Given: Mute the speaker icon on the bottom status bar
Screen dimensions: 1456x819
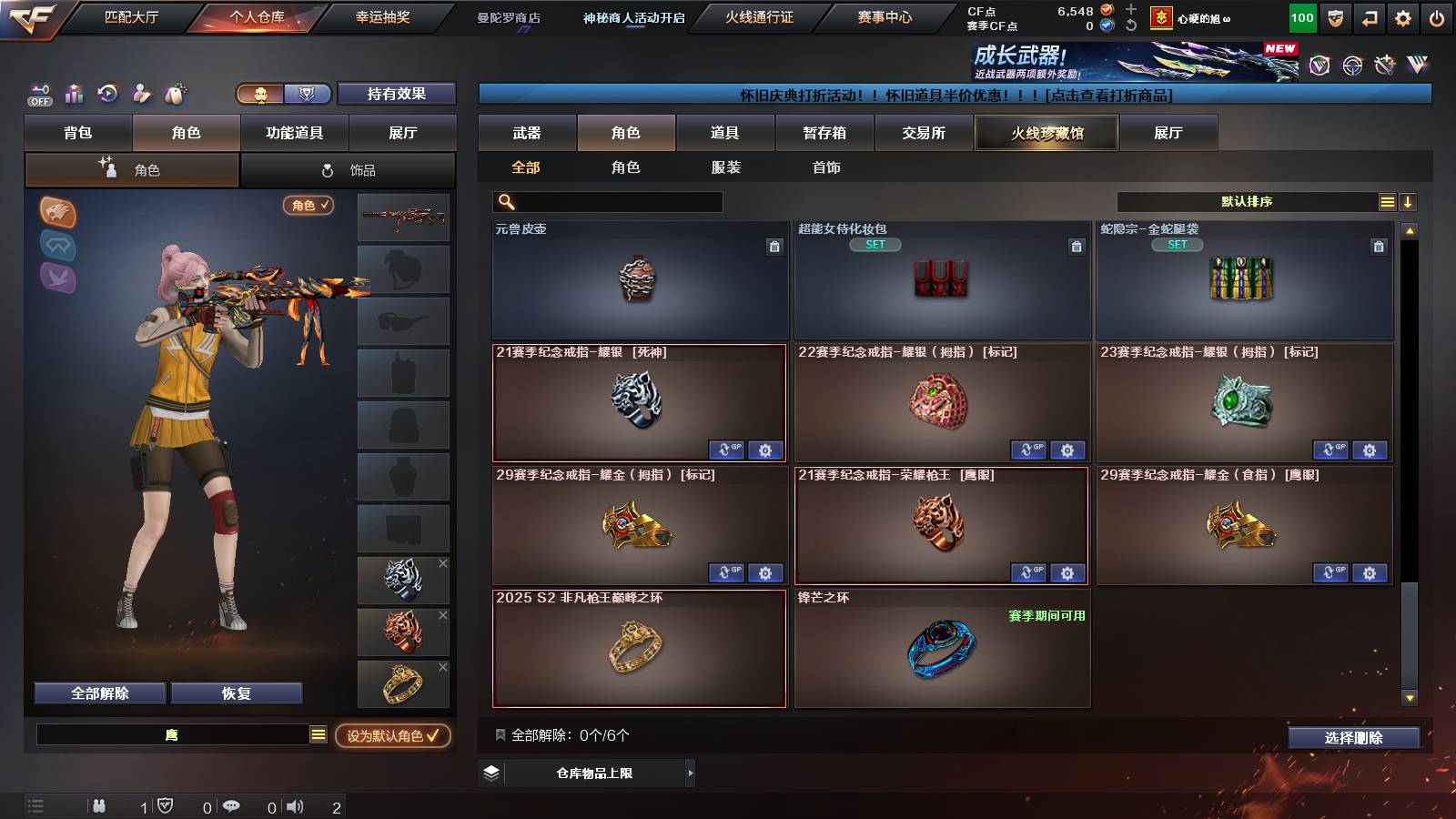Looking at the screenshot, I should click(297, 805).
